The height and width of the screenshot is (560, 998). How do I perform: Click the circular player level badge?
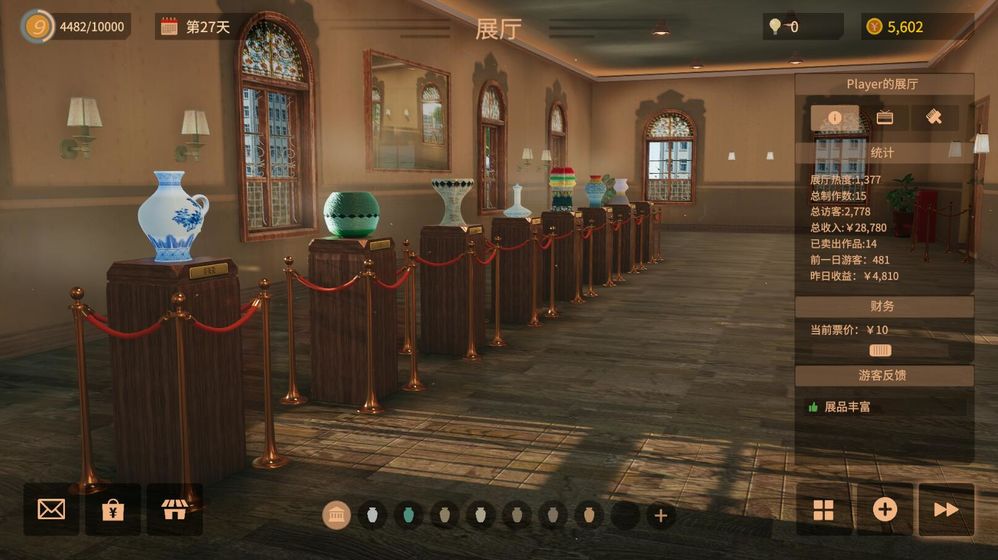click(38, 27)
